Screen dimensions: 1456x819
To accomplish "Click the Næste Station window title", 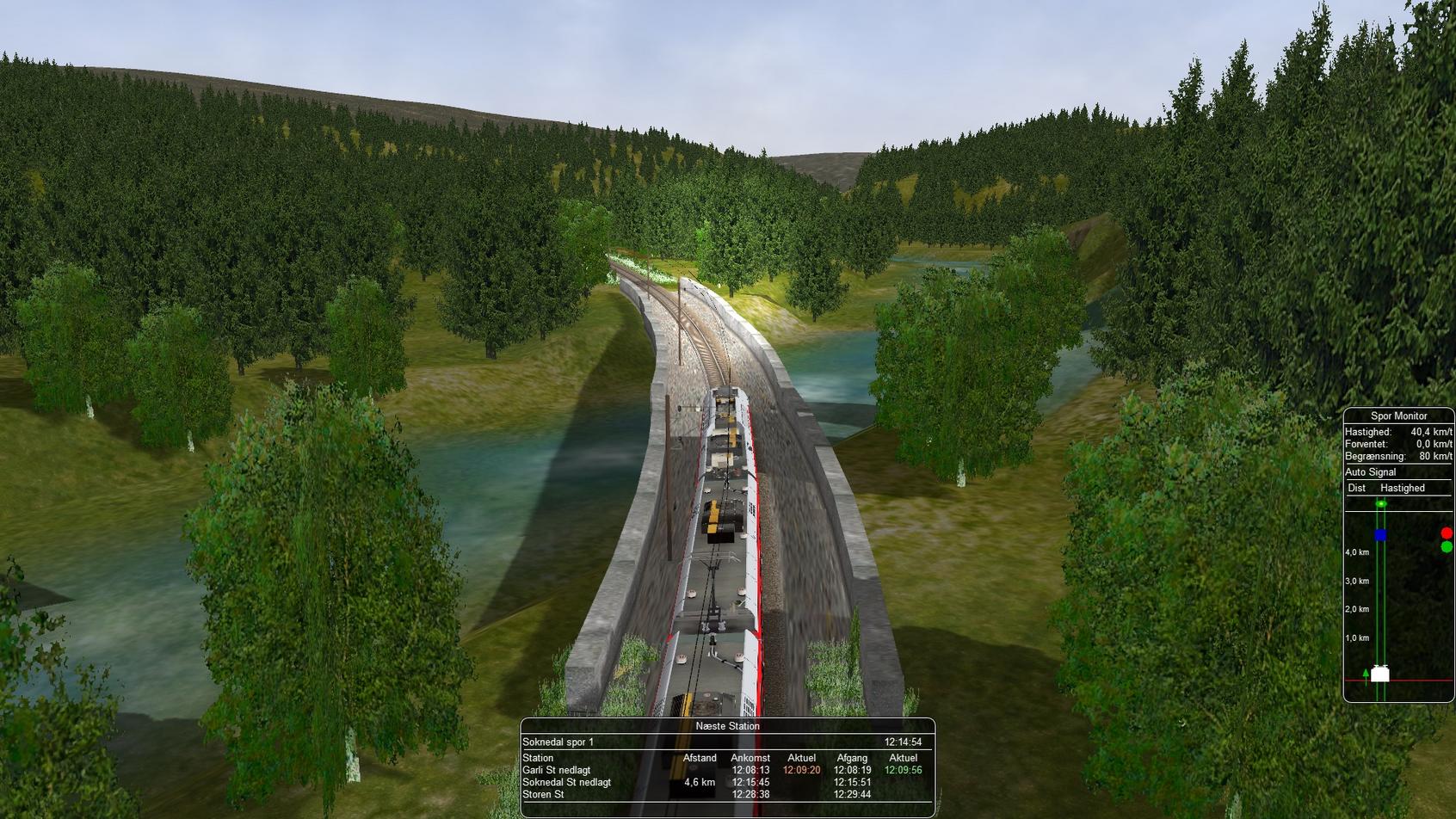I will pyautogui.click(x=727, y=726).
